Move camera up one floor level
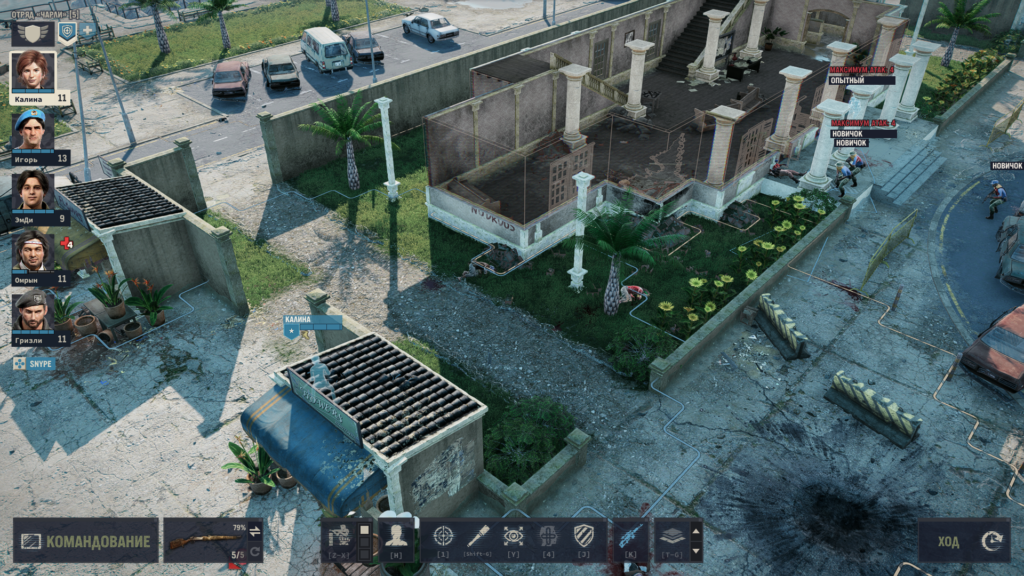The image size is (1024, 576). (696, 528)
